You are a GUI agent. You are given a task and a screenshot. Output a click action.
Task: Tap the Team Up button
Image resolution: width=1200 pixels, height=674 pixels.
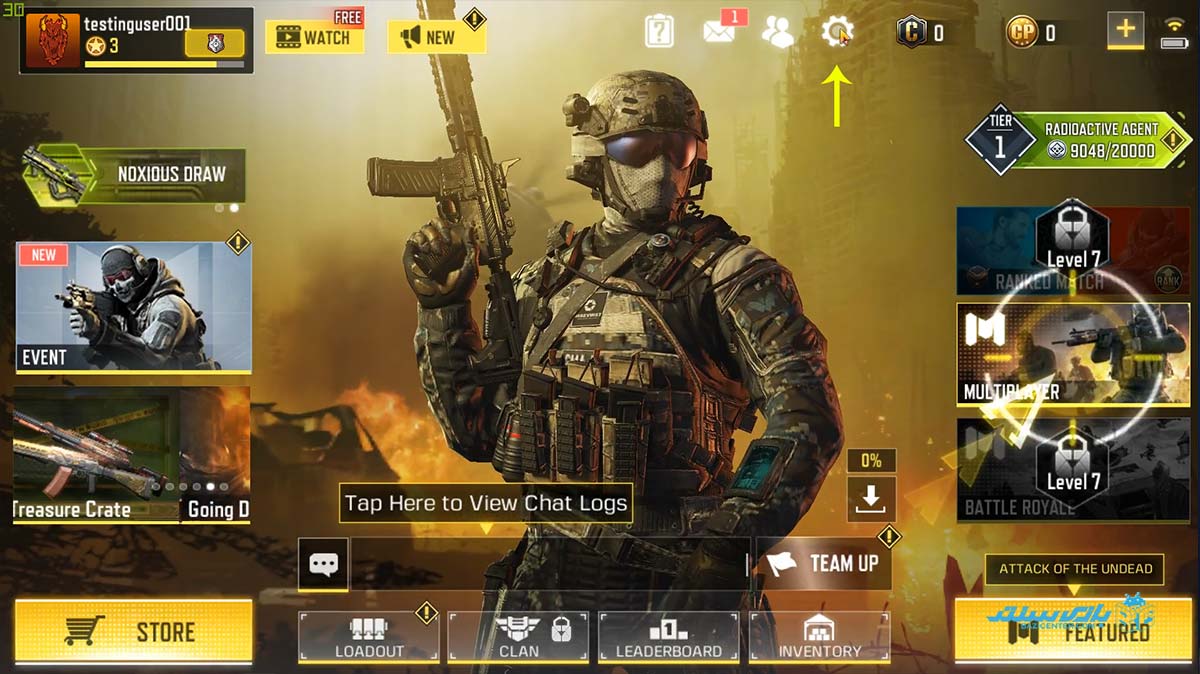[822, 563]
